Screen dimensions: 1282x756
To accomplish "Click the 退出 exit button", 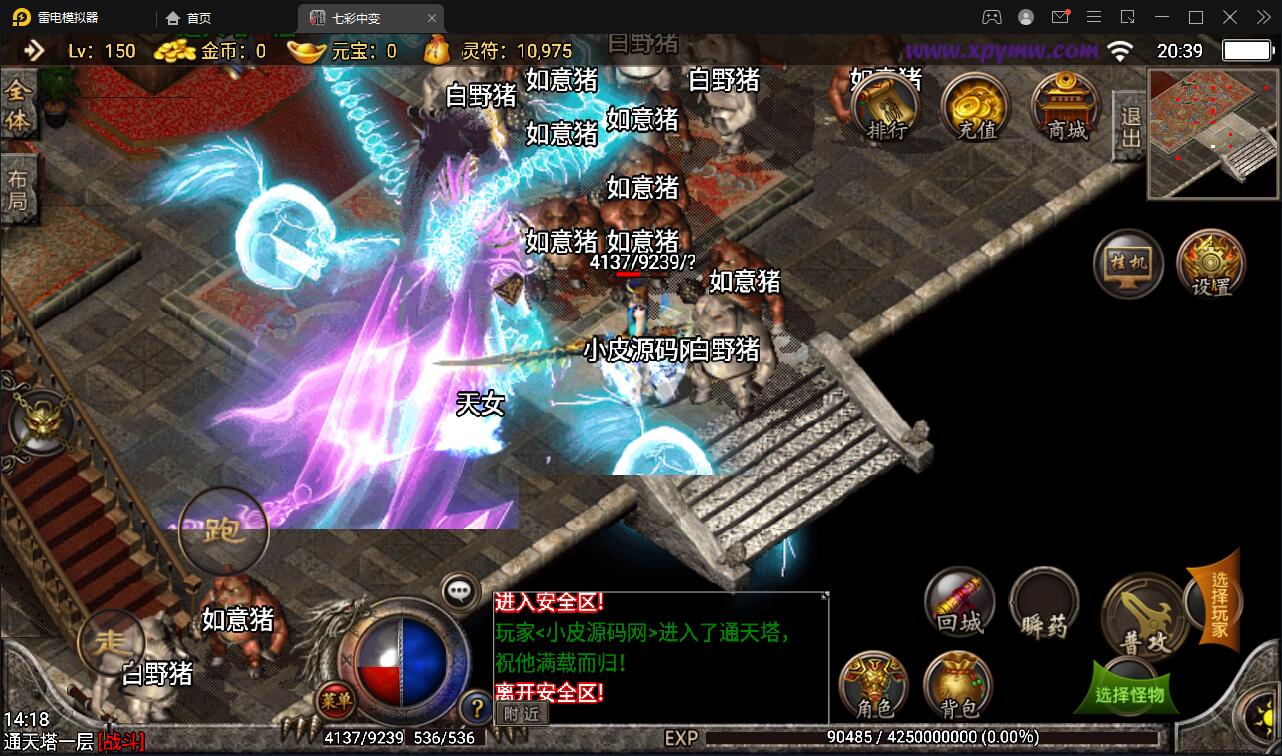I will click(x=1130, y=128).
